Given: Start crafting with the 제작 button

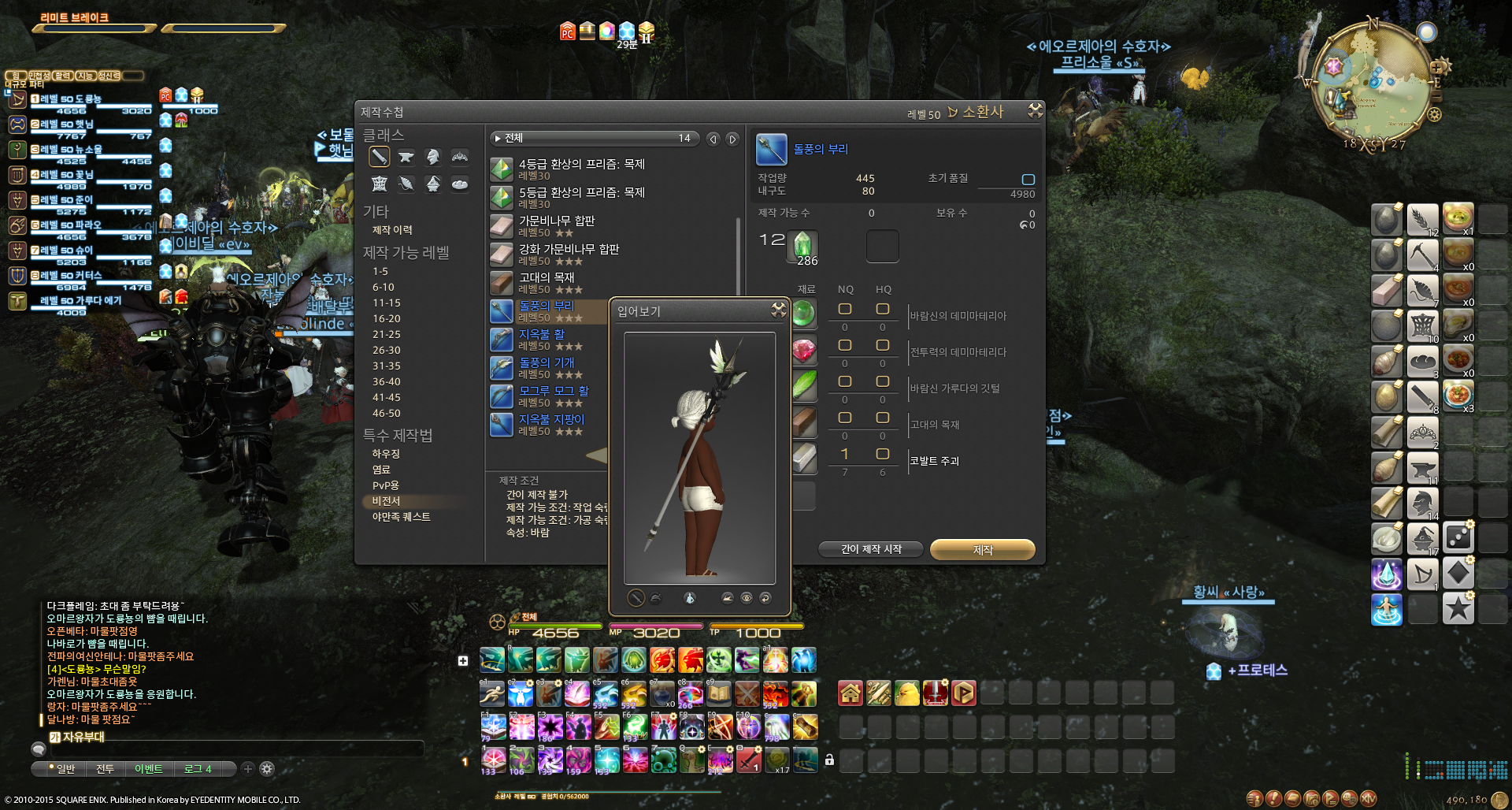Looking at the screenshot, I should [x=982, y=549].
